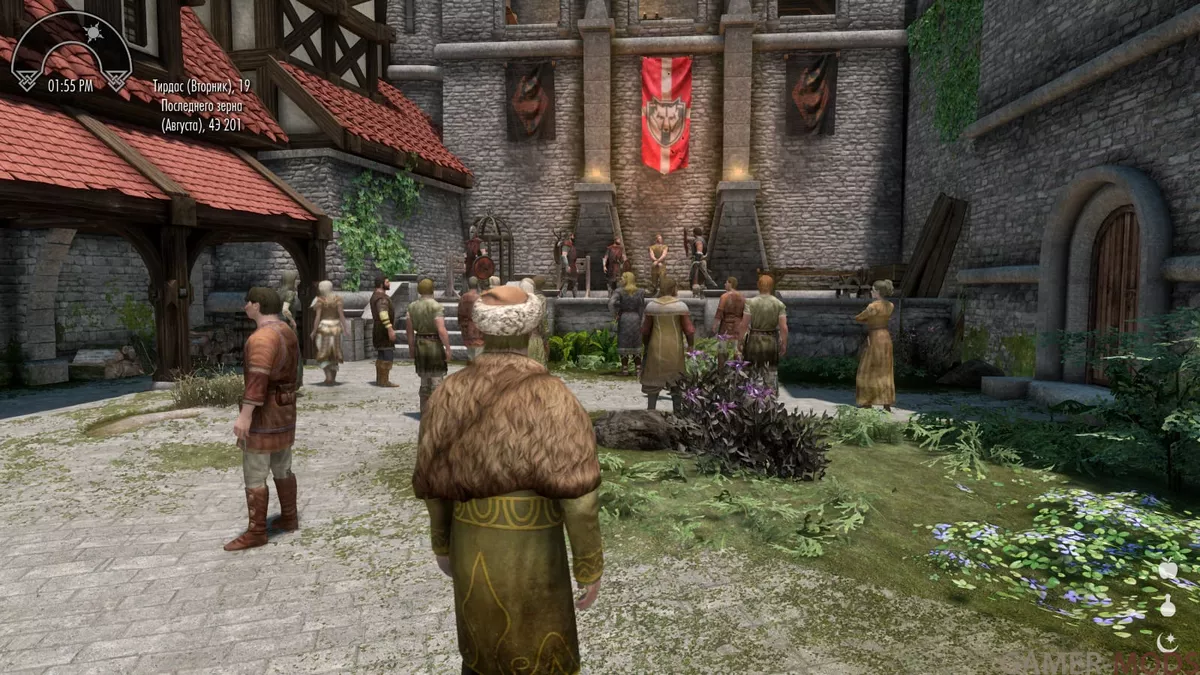
Task: Check the crescent moon fatigue icon
Action: [1167, 640]
